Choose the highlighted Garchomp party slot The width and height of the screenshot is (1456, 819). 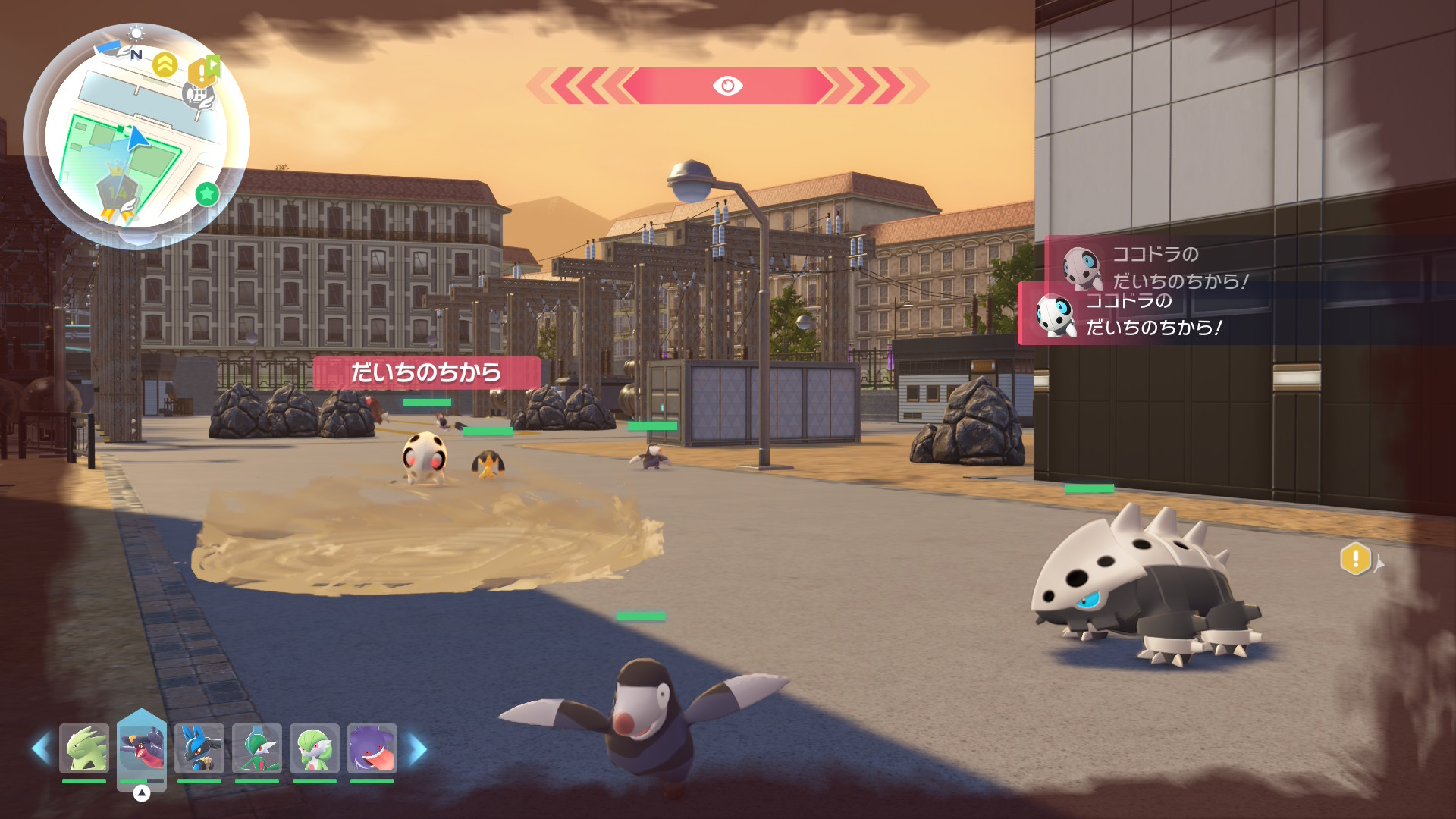[142, 748]
